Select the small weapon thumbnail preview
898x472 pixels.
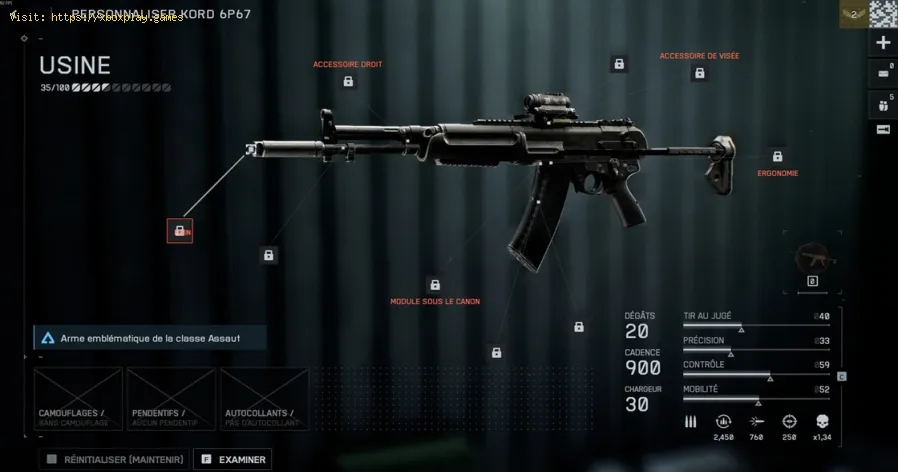(x=812, y=260)
